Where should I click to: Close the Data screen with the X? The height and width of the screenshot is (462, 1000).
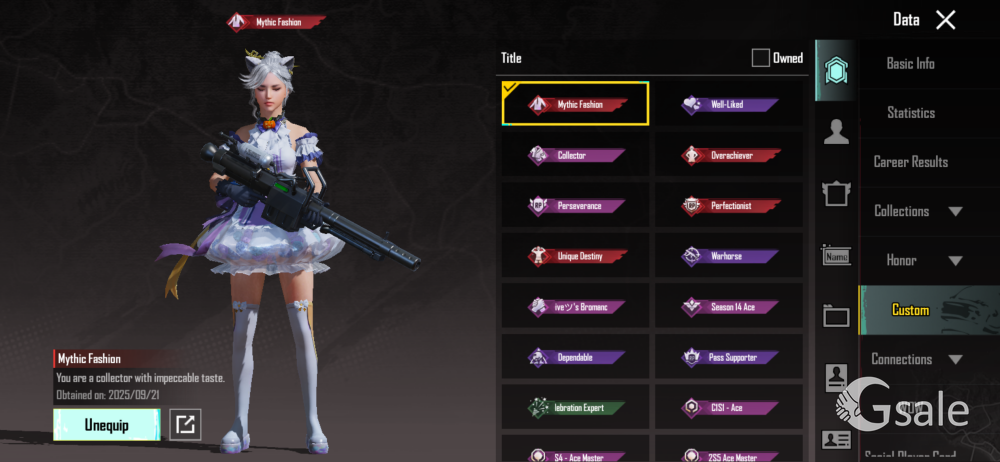click(x=945, y=19)
